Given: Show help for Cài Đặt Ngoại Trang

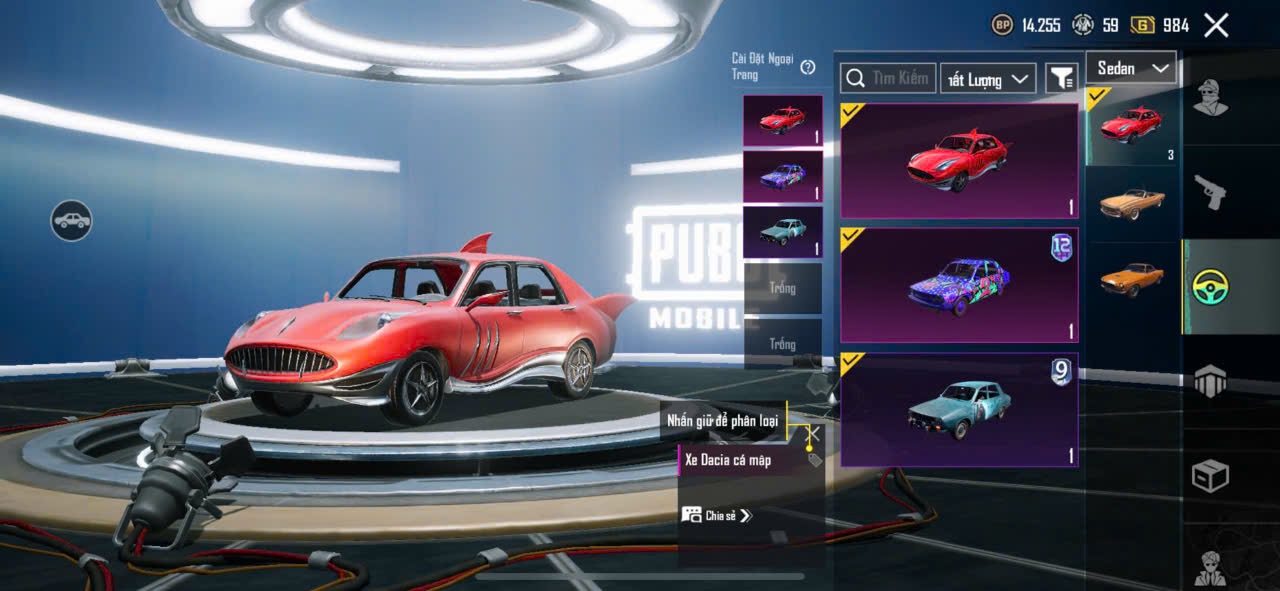Looking at the screenshot, I should click(x=808, y=67).
